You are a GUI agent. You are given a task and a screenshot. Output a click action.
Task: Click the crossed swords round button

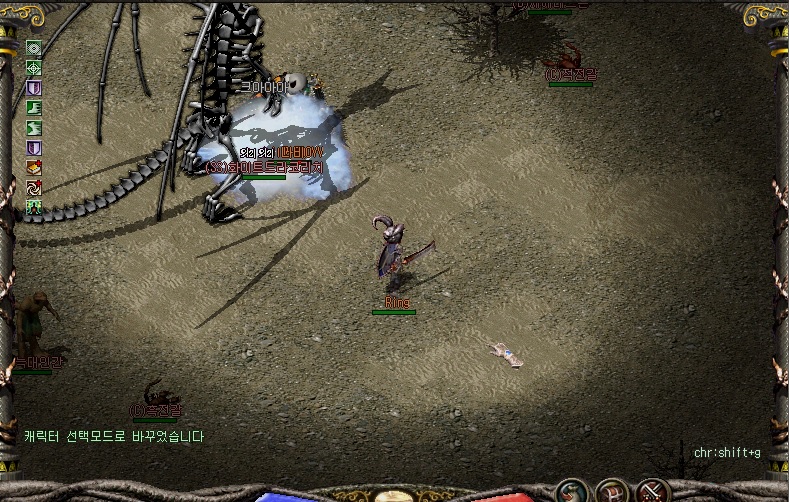coord(652,491)
